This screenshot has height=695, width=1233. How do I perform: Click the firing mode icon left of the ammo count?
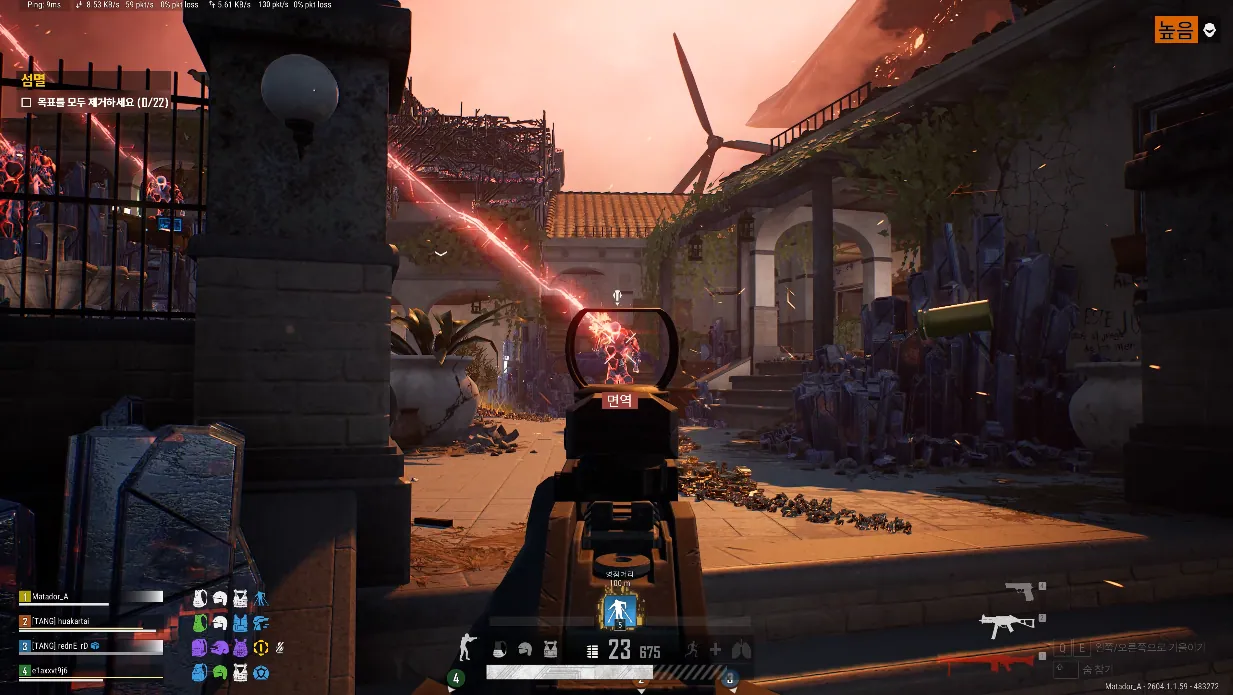[592, 651]
